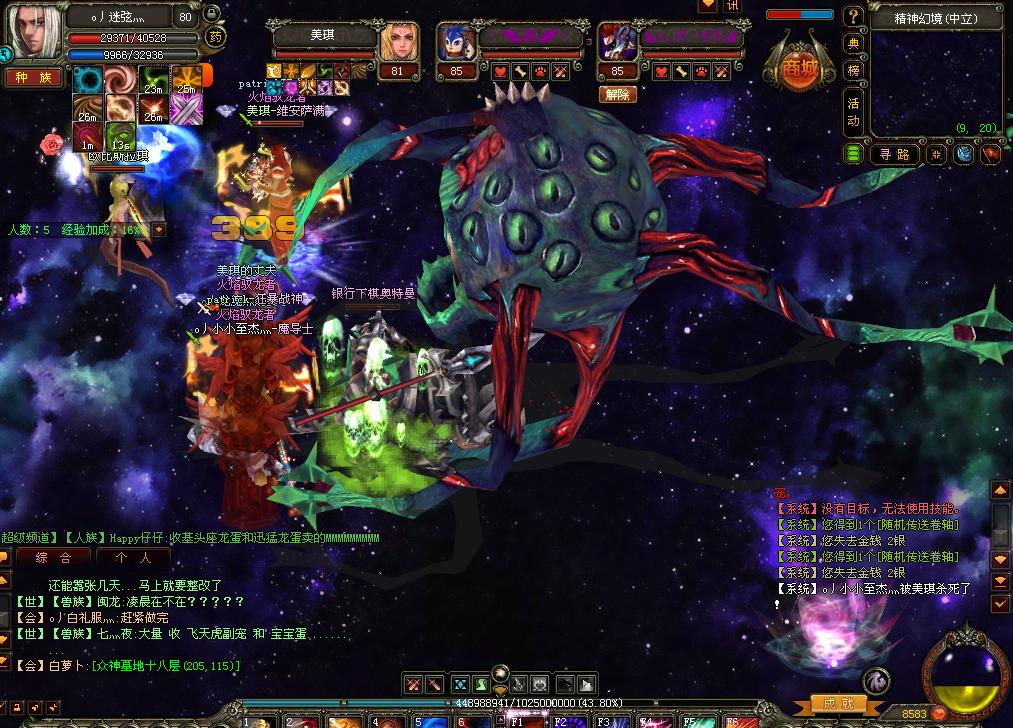Activate 寻路 pathfinding button

894,154
